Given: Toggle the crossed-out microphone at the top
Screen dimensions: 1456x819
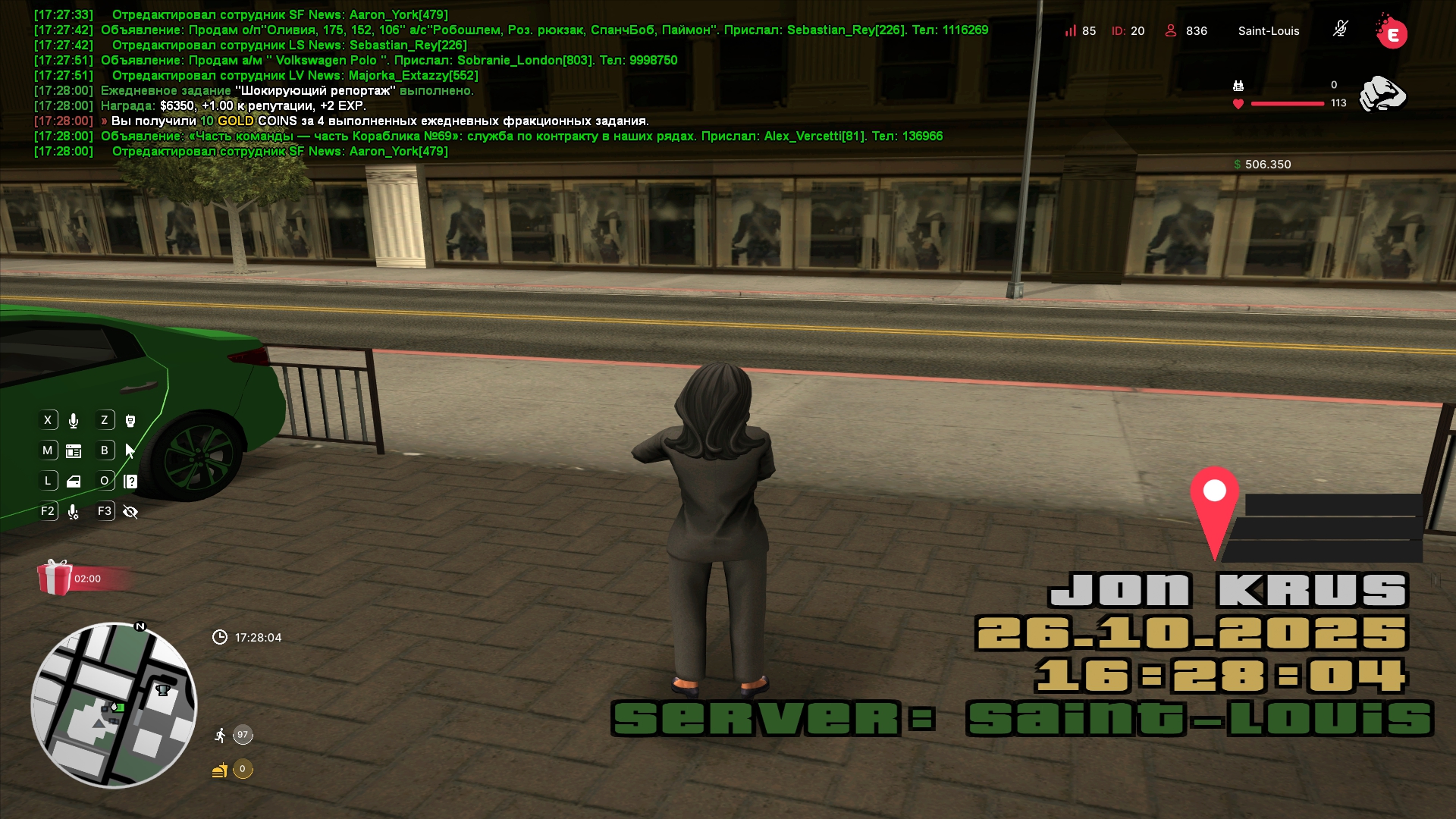Looking at the screenshot, I should [1340, 30].
